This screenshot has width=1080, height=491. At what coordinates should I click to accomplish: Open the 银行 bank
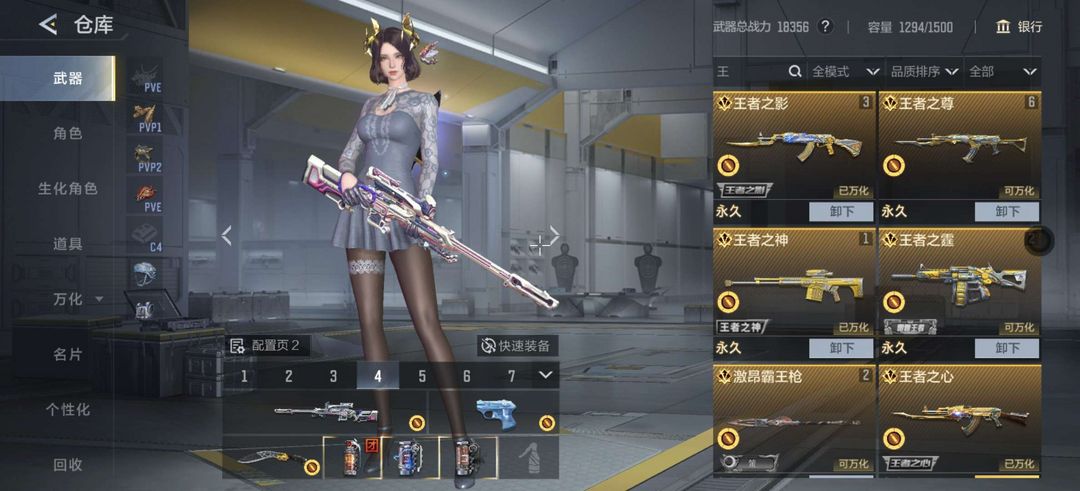1019,27
